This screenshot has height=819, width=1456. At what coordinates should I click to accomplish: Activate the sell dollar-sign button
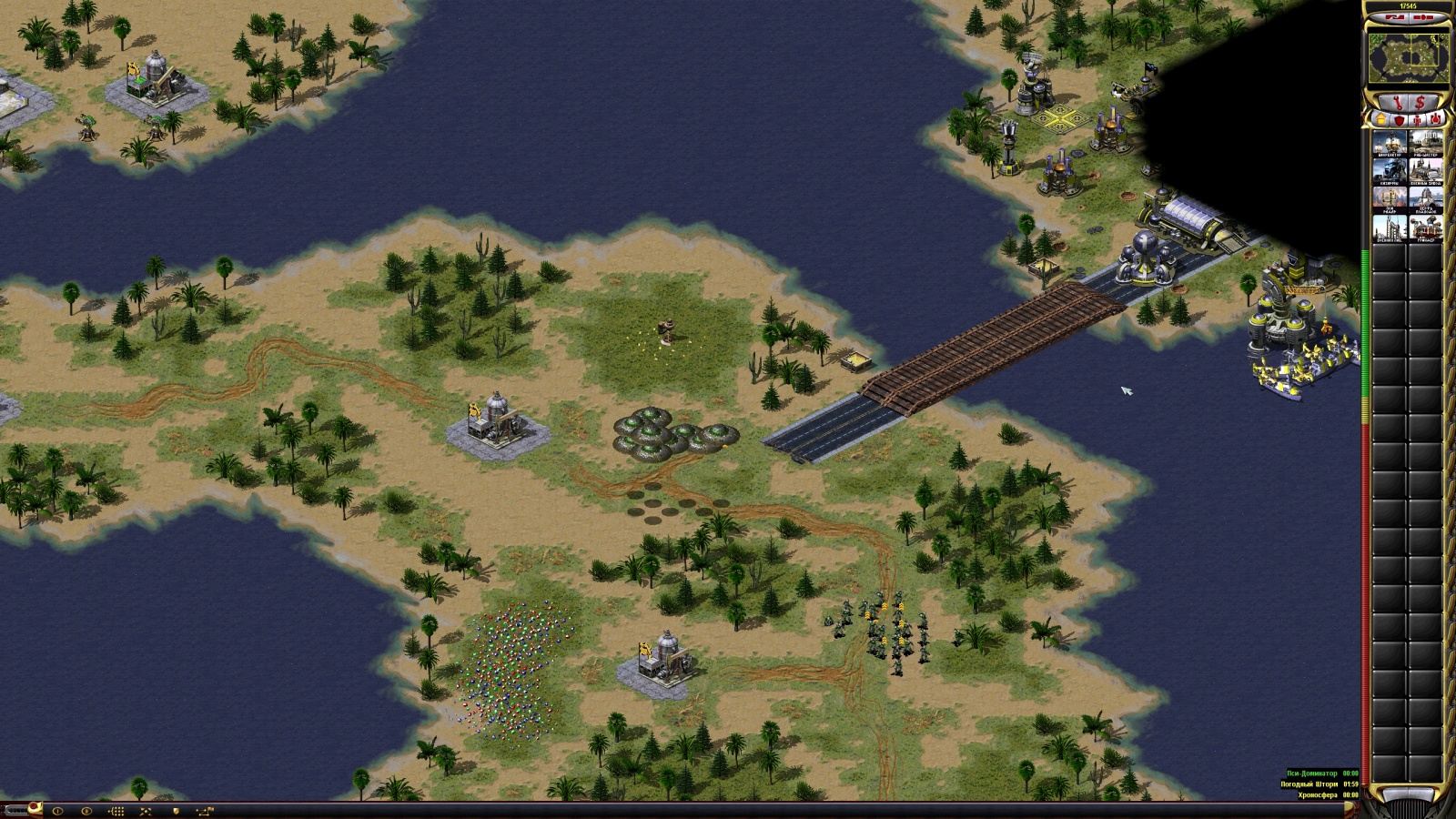coord(1421,102)
